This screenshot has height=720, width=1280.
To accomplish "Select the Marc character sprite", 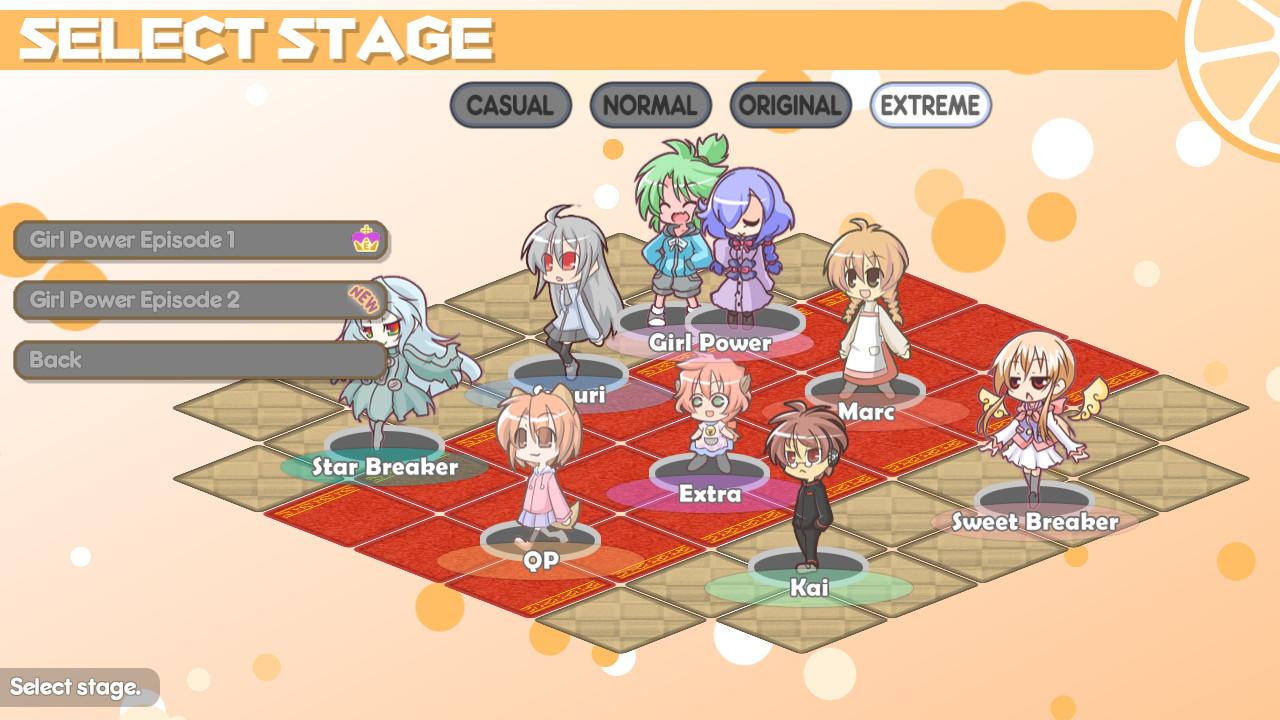I will tap(870, 320).
